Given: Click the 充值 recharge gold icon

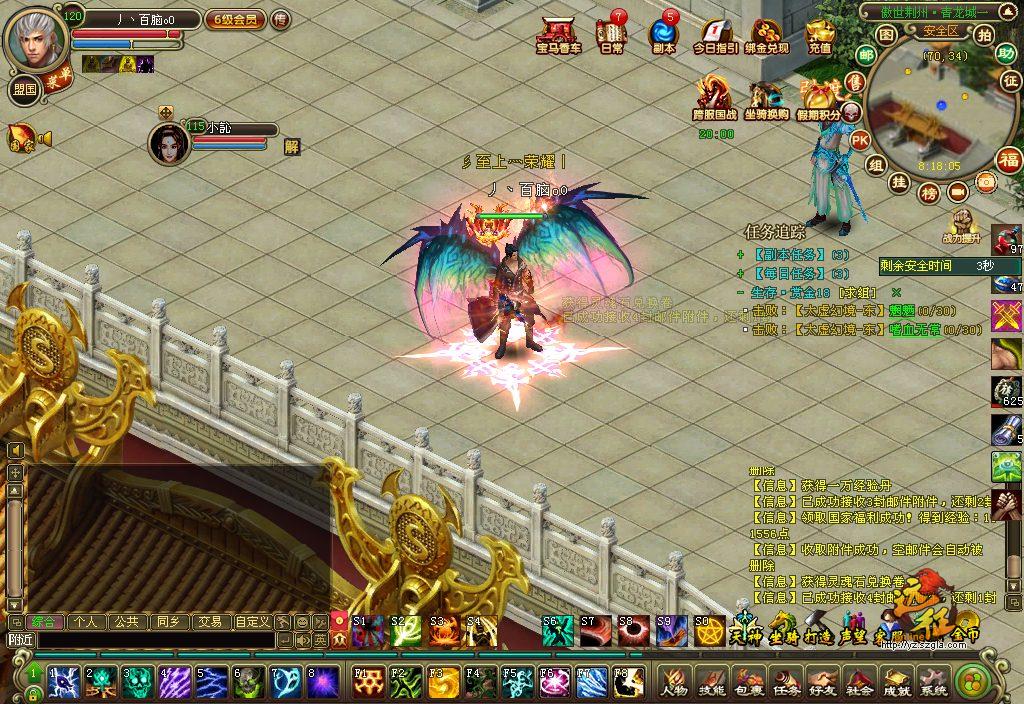Looking at the screenshot, I should tap(820, 35).
